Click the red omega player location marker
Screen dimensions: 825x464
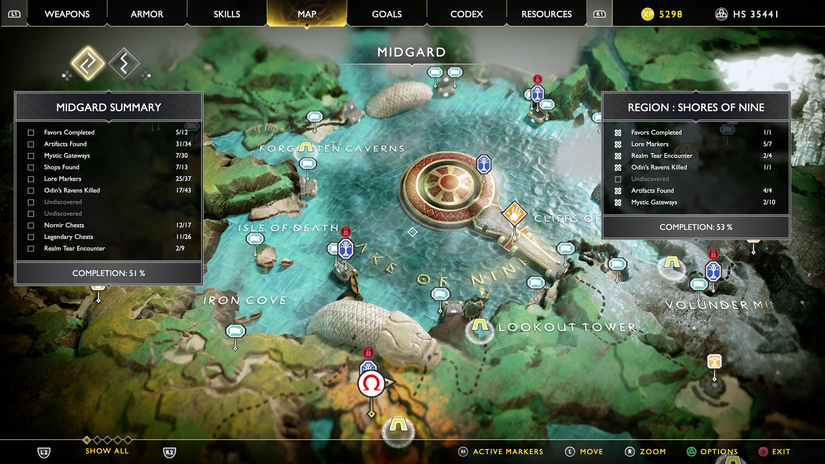coord(371,383)
